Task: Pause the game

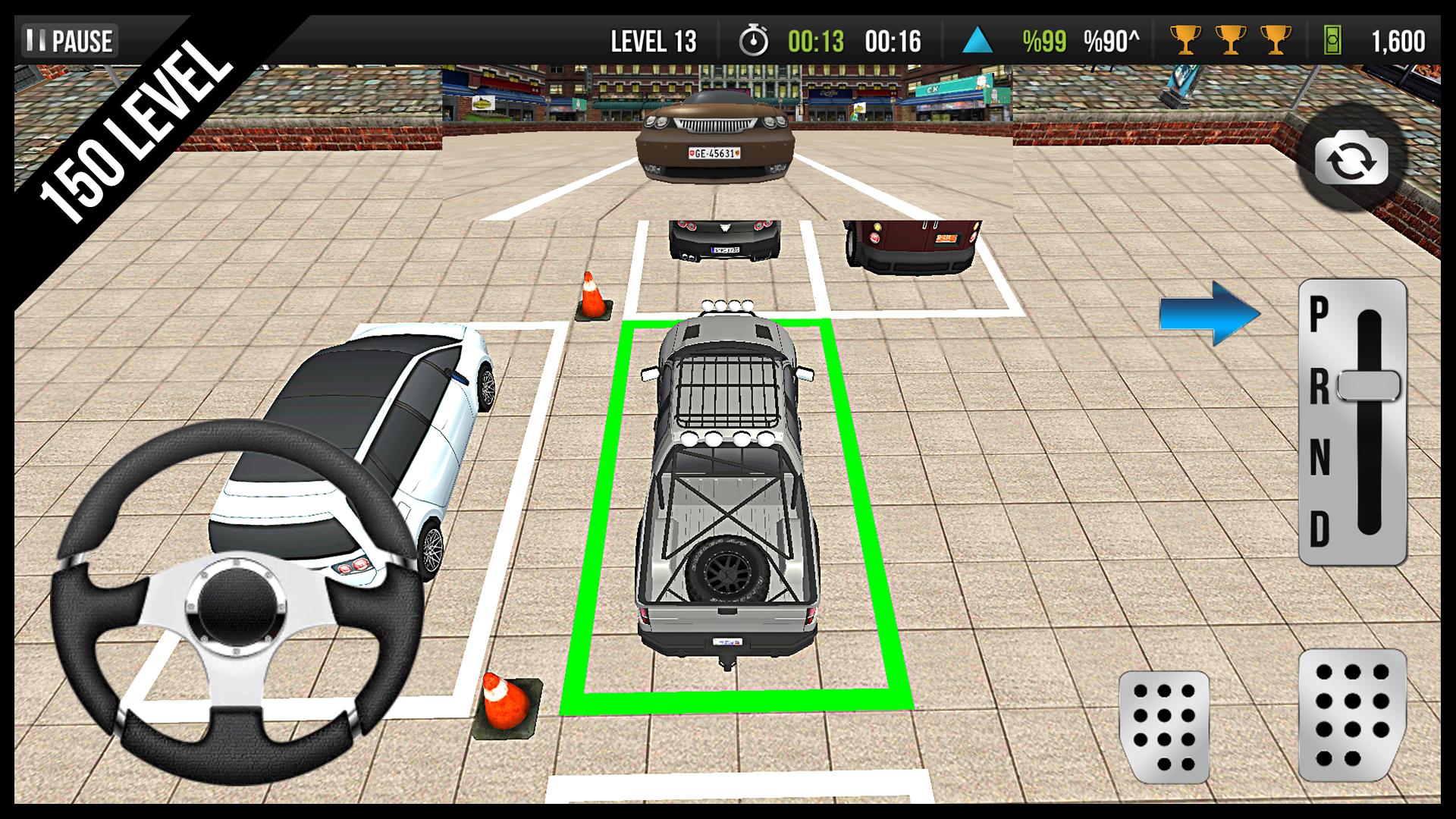Action: 70,41
